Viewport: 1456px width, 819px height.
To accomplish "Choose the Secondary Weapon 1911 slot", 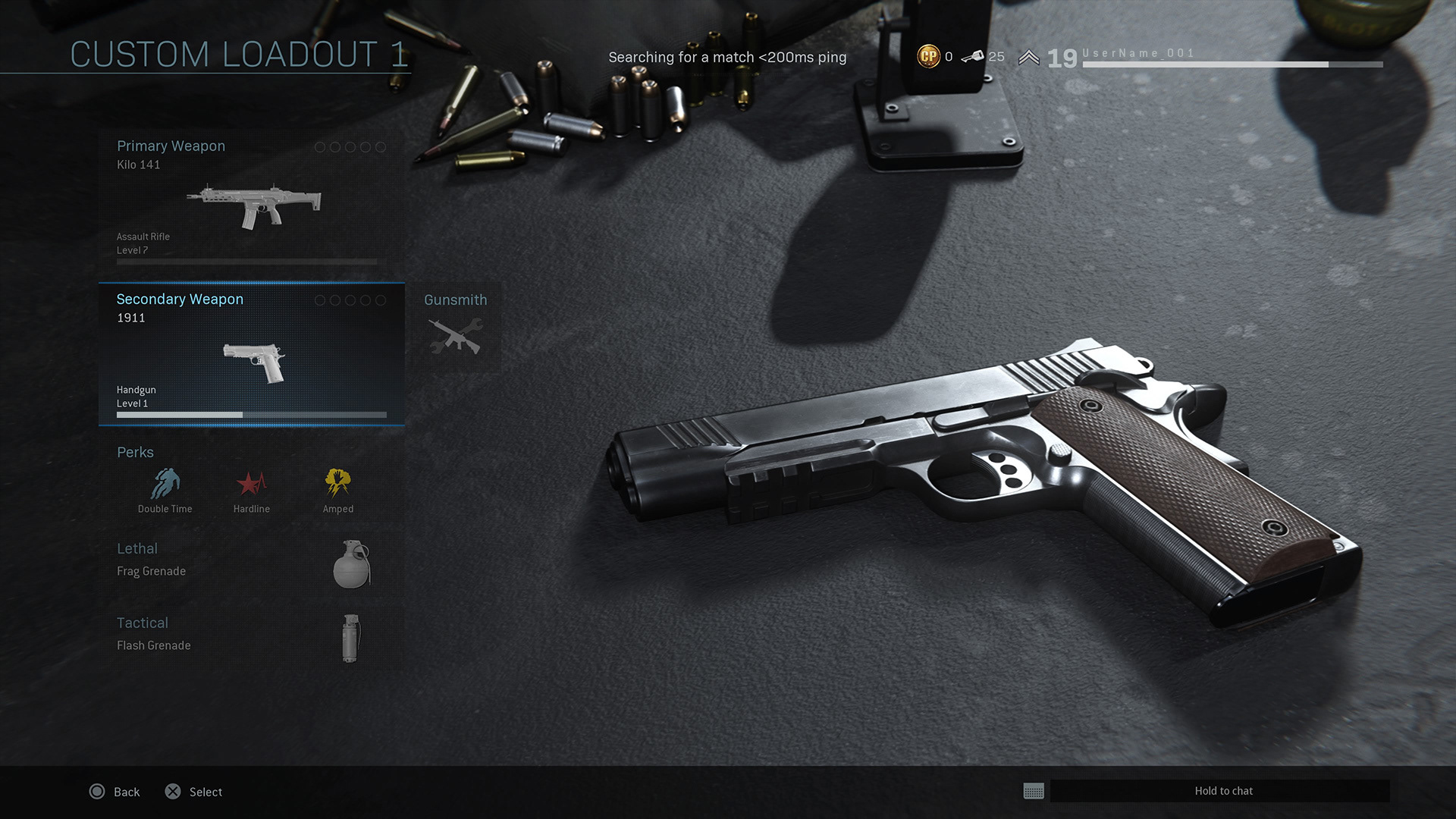I will (x=251, y=354).
